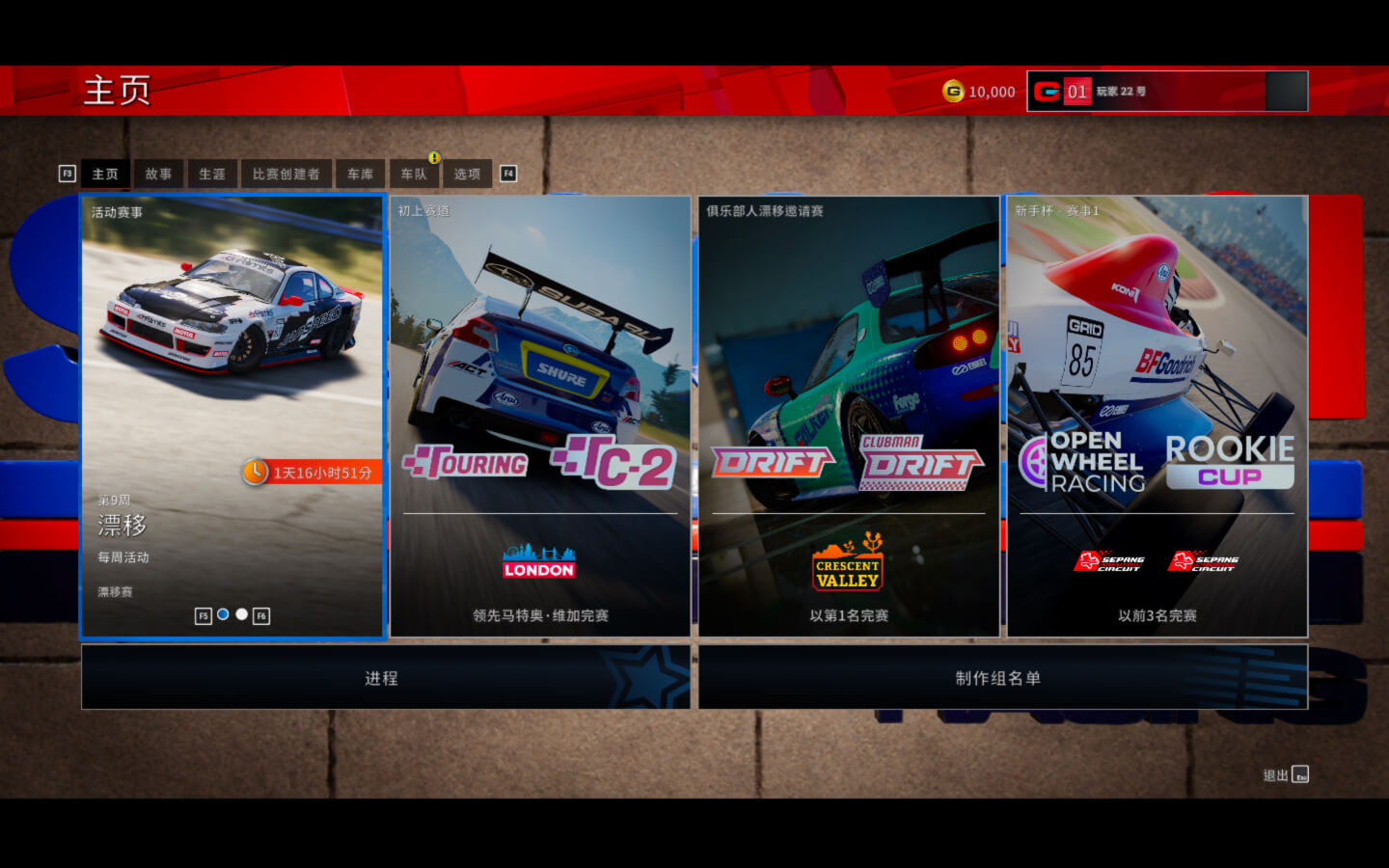Open the 比赛创建者 tab
The width and height of the screenshot is (1389, 868).
tap(286, 174)
